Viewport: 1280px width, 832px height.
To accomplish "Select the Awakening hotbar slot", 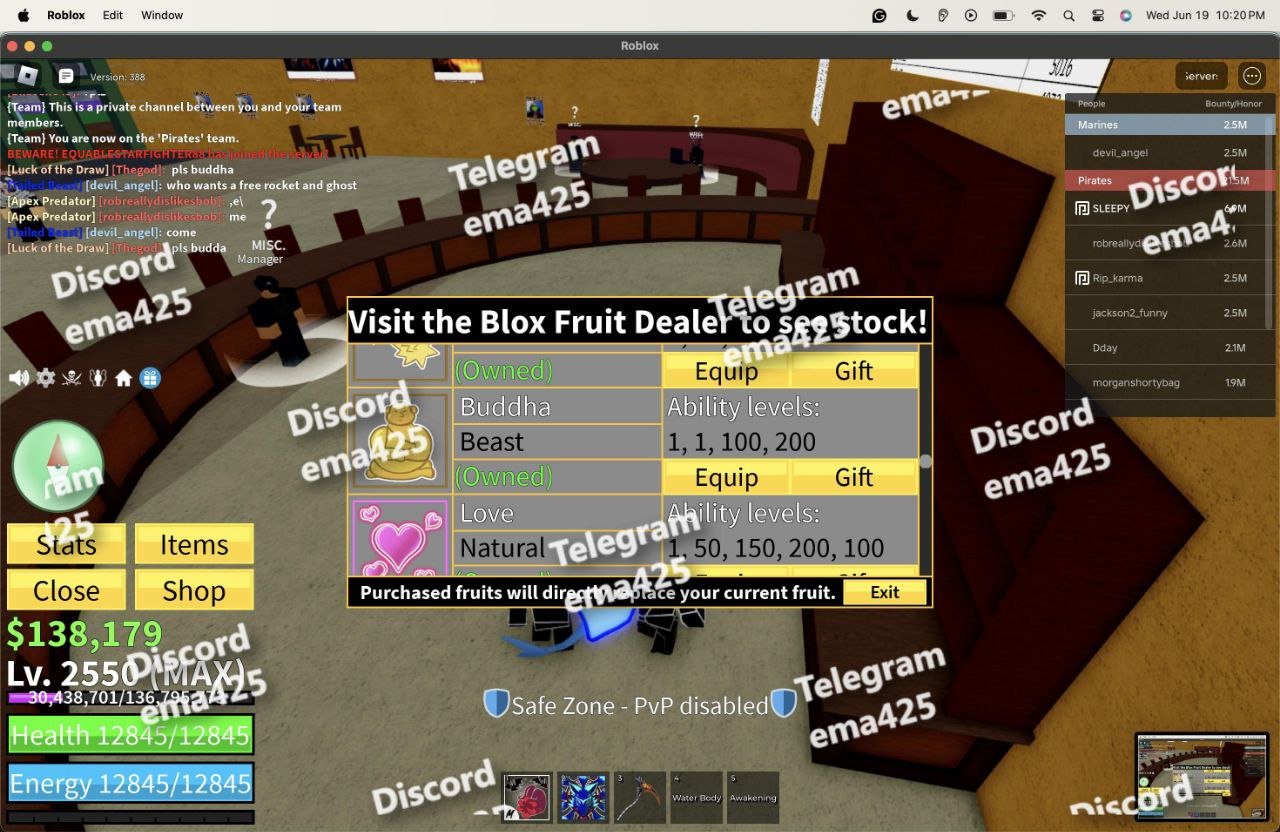I will tap(753, 797).
